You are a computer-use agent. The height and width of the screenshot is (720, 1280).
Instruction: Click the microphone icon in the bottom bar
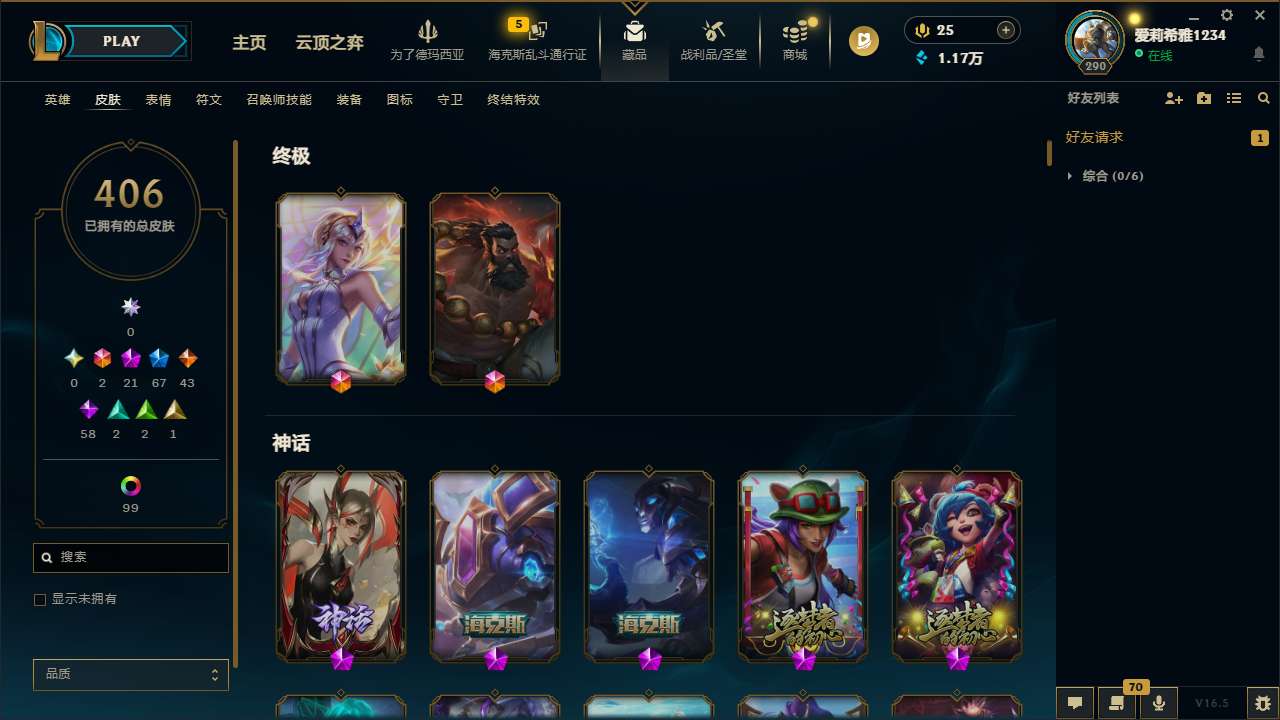(x=1158, y=702)
